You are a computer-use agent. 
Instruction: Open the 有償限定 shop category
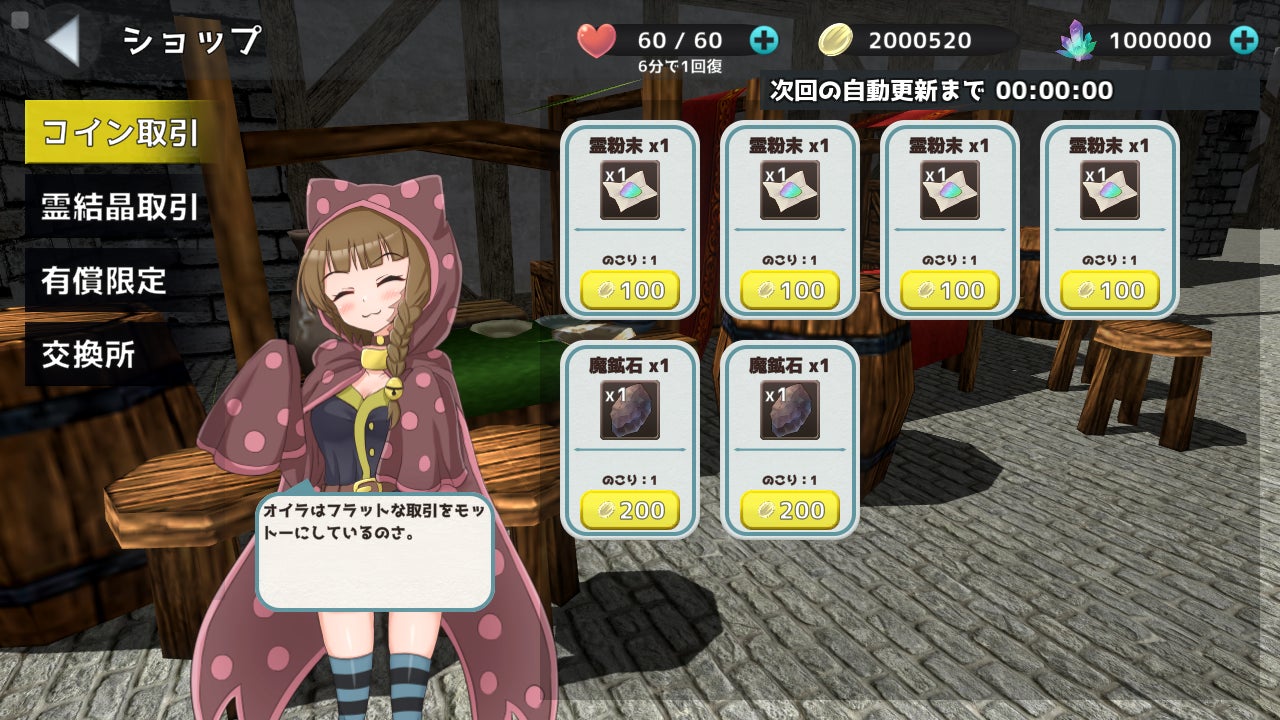104,281
